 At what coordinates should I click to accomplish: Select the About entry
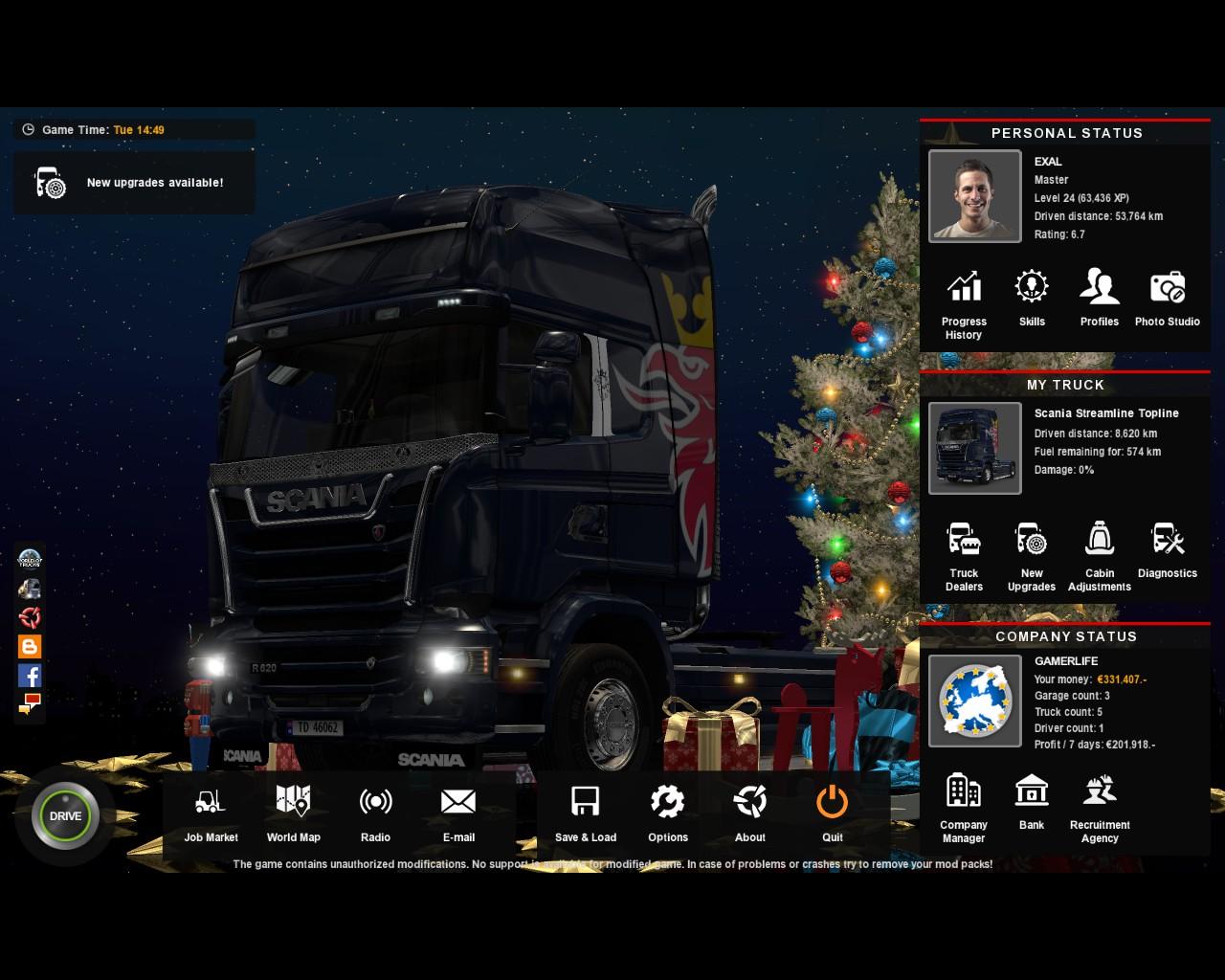coord(749,813)
